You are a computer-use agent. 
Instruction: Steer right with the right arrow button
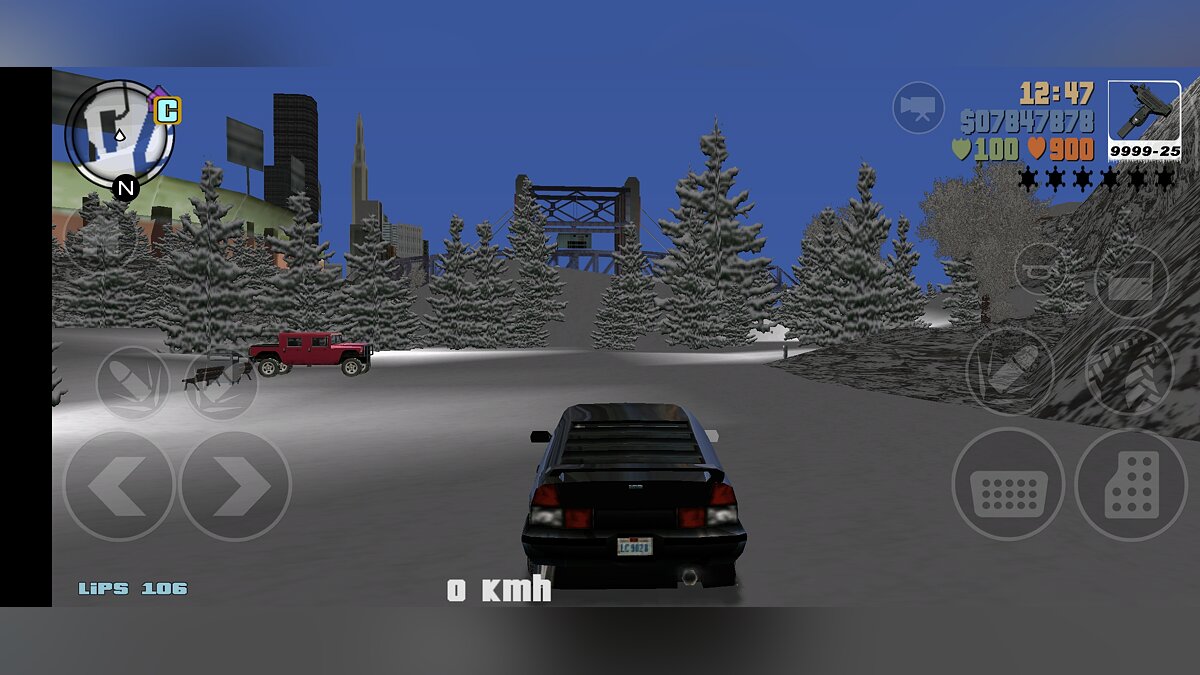tap(235, 486)
